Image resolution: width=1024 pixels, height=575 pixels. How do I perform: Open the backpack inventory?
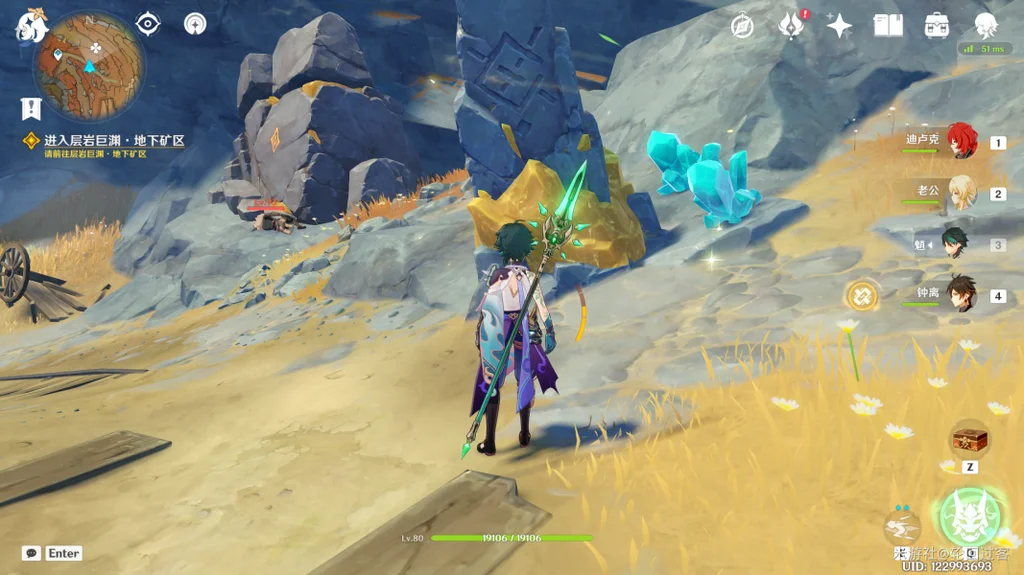(937, 26)
